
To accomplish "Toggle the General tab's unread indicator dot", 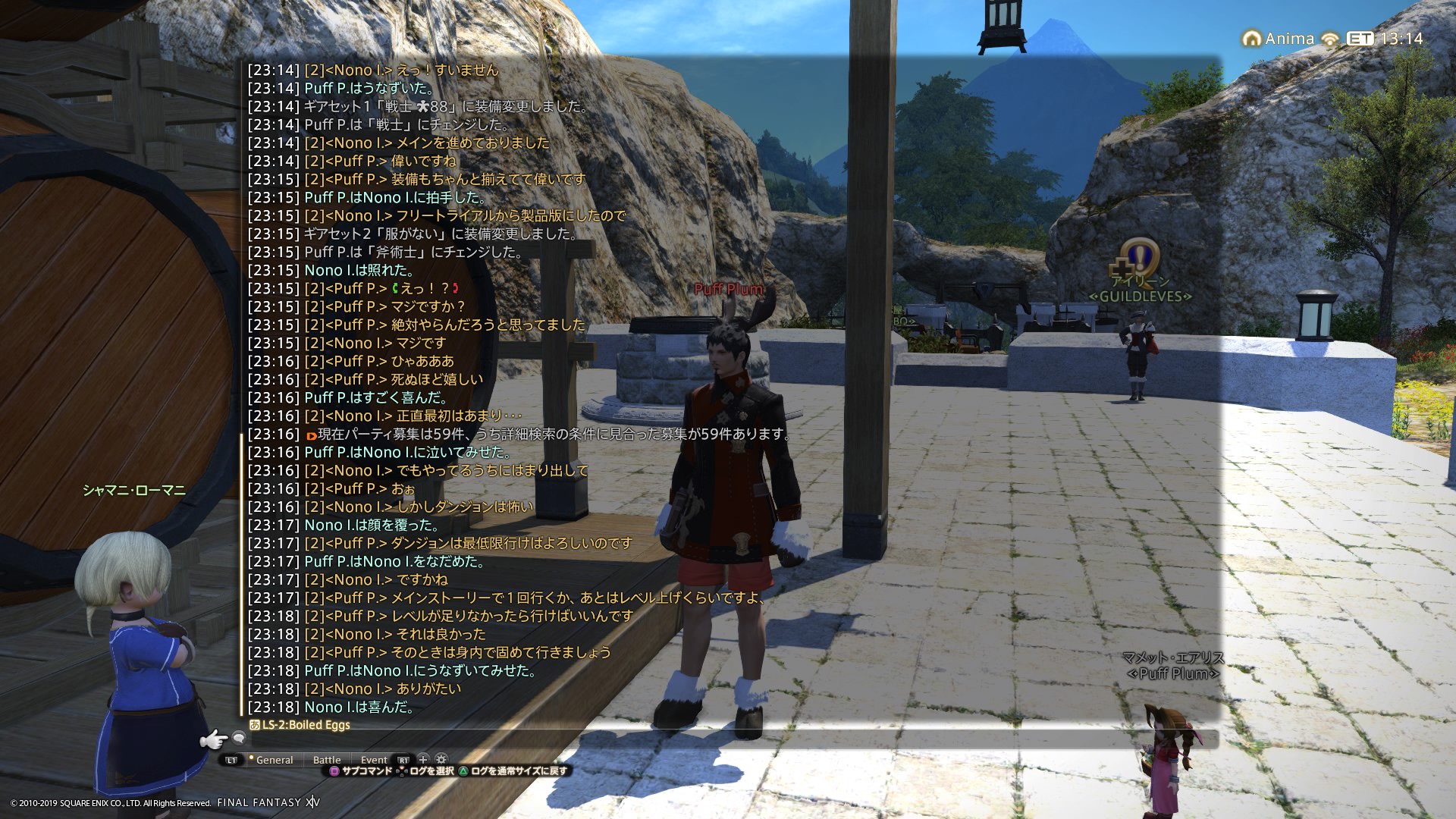I will [x=251, y=756].
